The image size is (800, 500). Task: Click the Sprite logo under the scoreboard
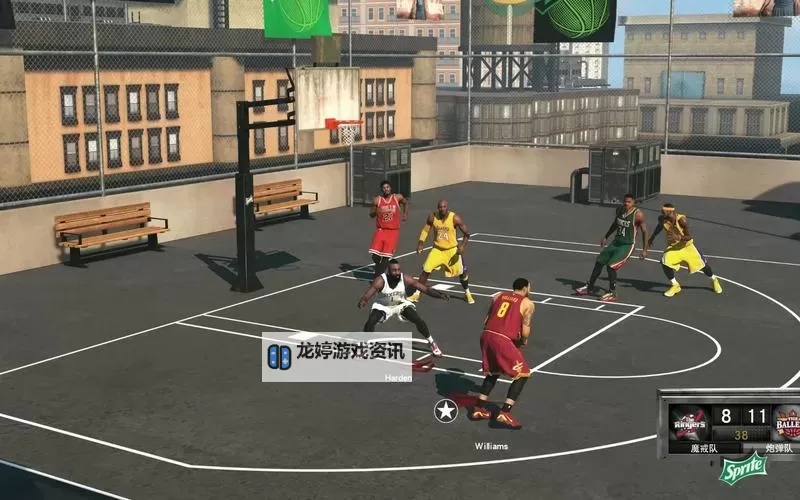743,468
